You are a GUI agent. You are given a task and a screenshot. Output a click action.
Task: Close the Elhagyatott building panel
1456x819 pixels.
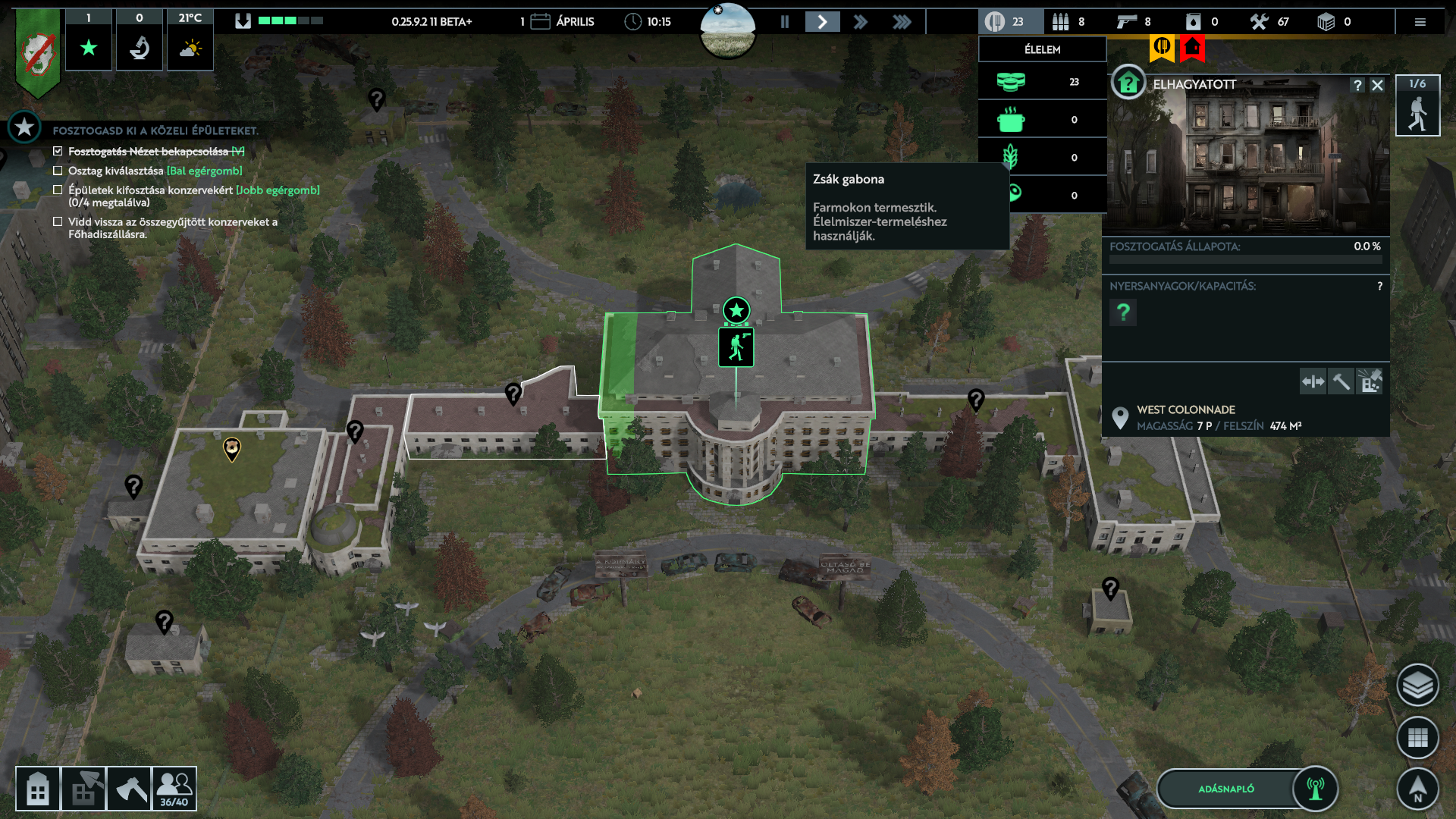tap(1377, 86)
